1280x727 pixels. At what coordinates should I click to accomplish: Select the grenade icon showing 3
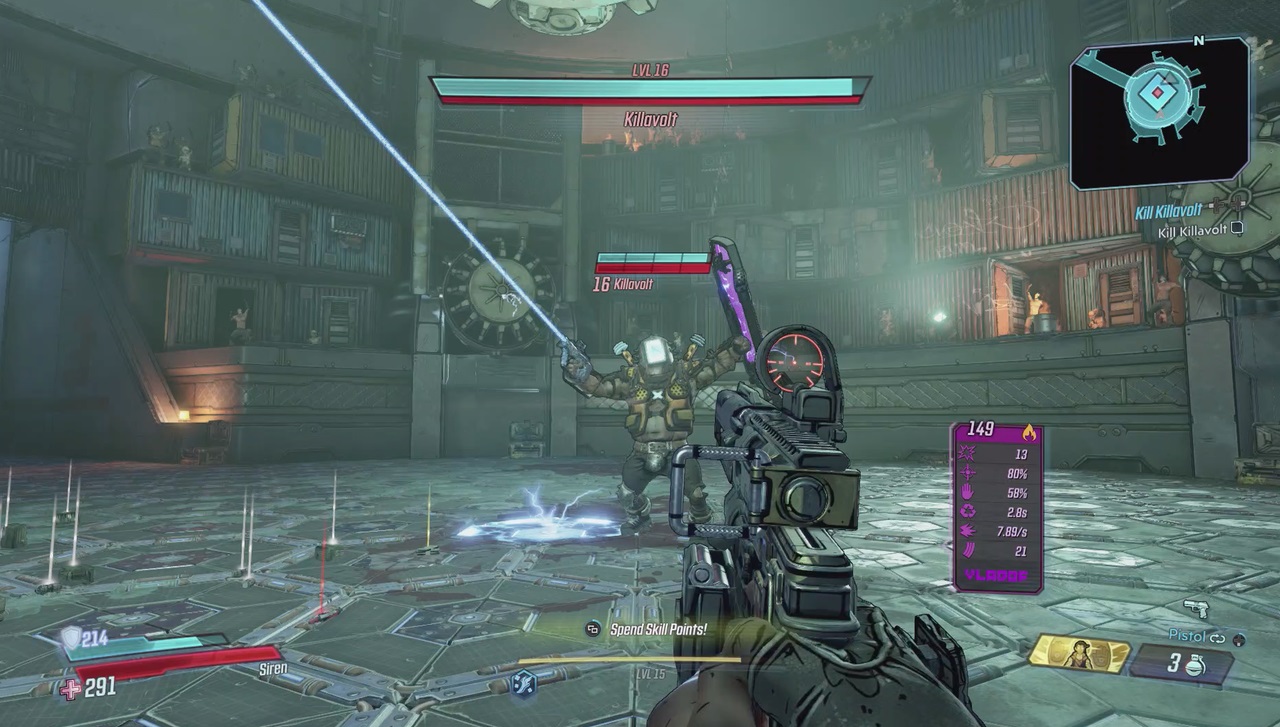1194,665
